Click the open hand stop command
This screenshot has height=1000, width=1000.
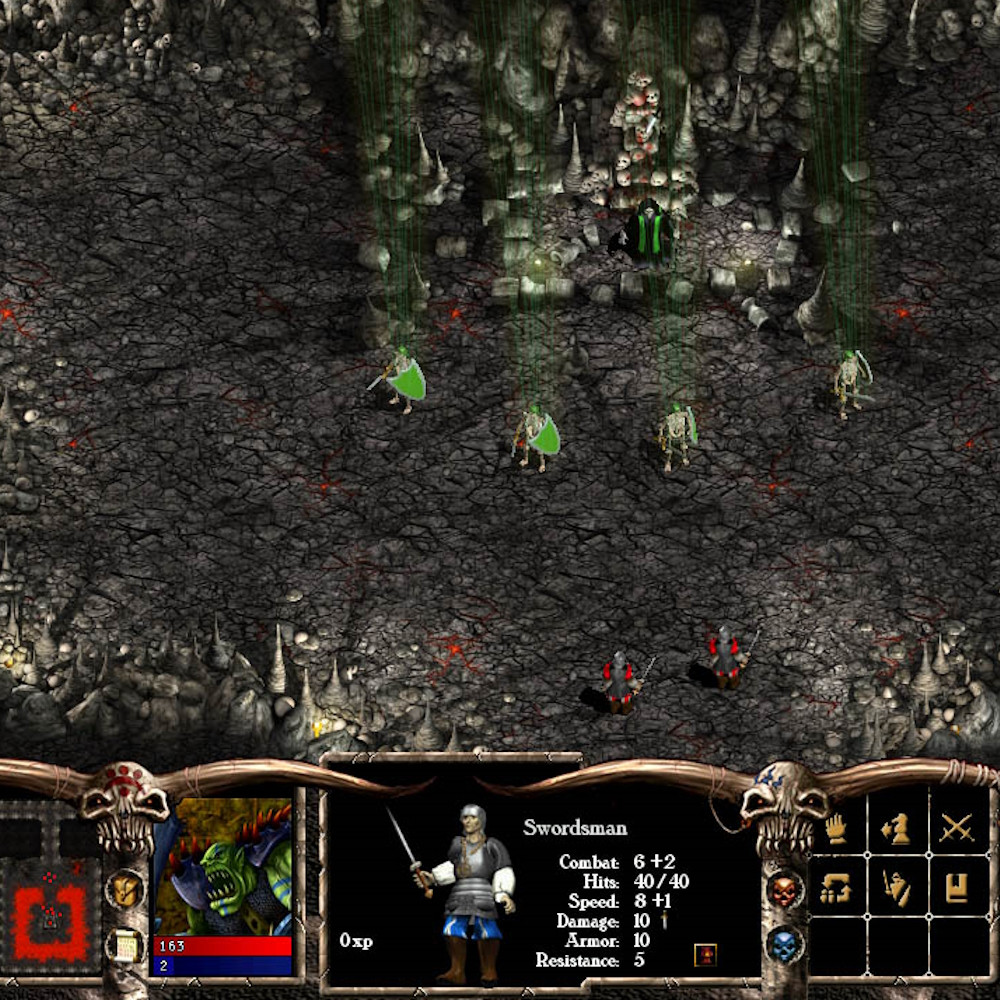click(836, 828)
